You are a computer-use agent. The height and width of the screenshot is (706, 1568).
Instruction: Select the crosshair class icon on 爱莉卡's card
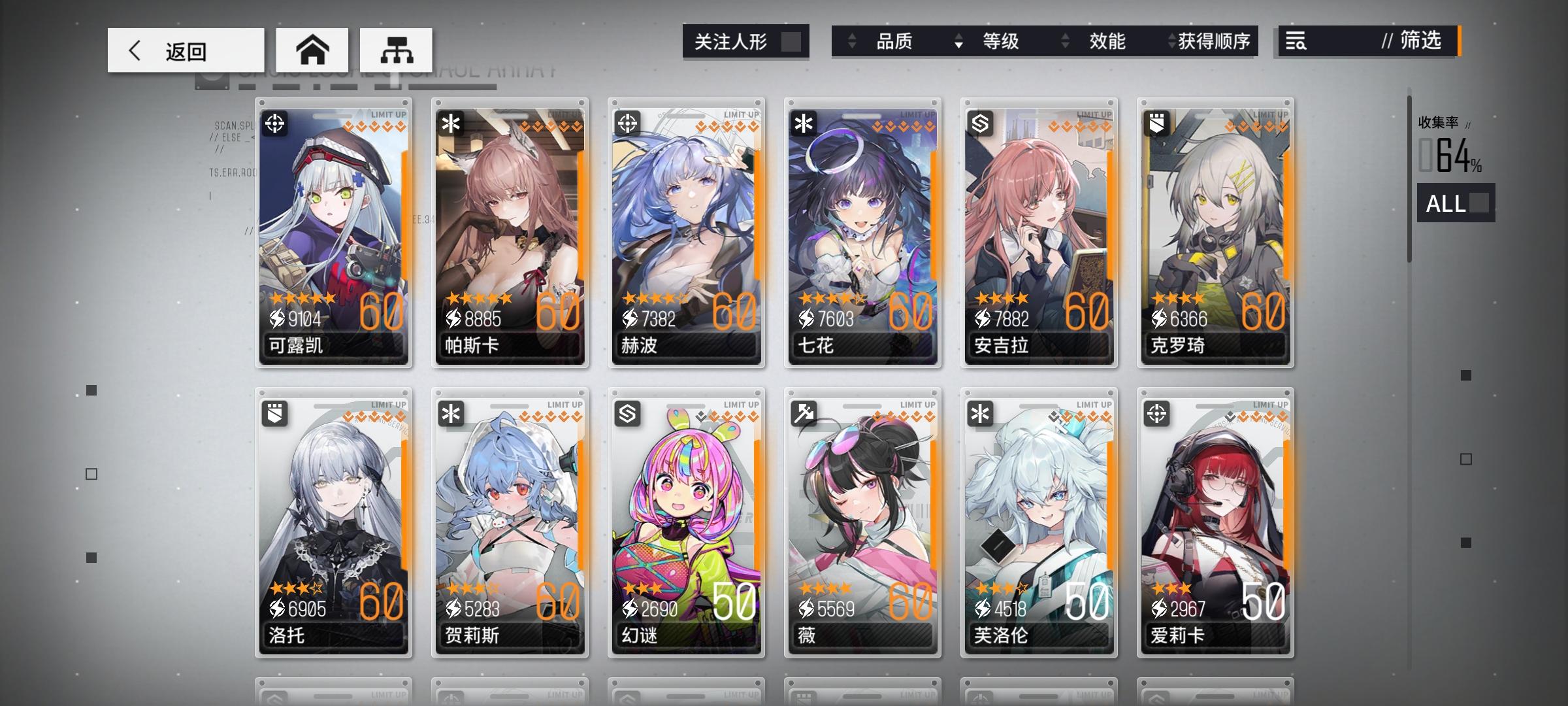coord(1156,414)
